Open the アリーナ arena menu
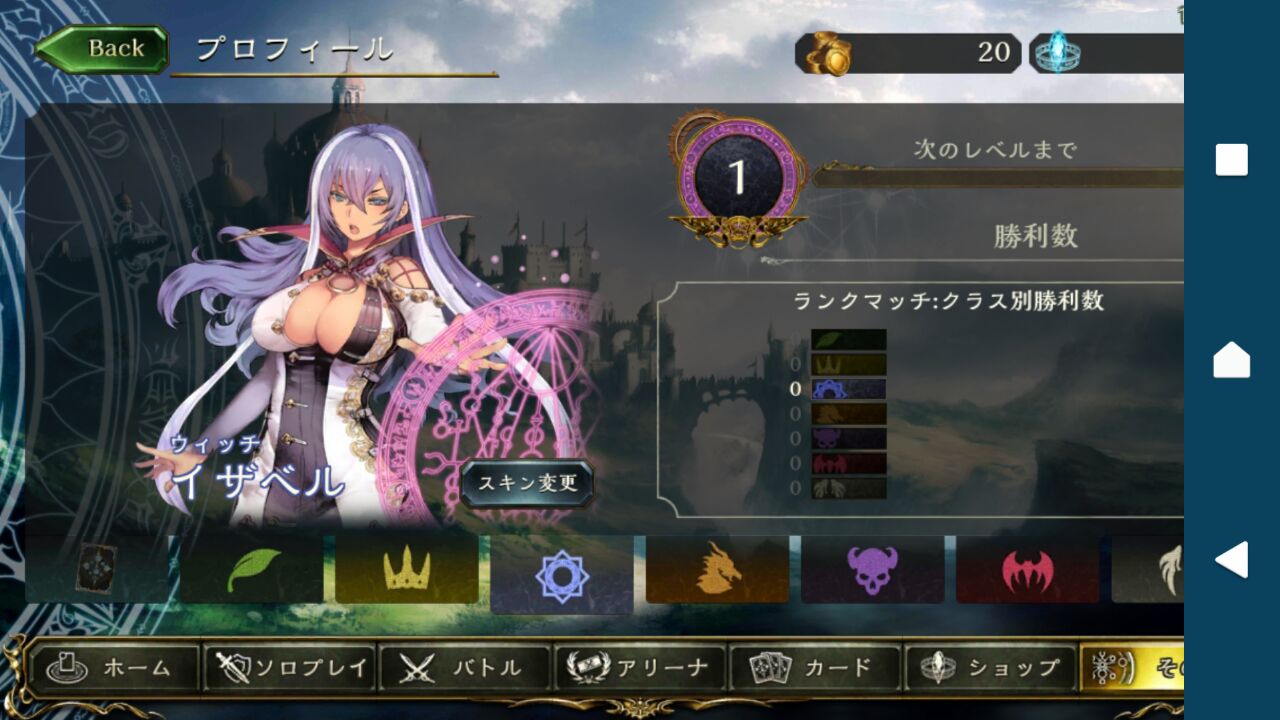The image size is (1280, 720). [639, 668]
